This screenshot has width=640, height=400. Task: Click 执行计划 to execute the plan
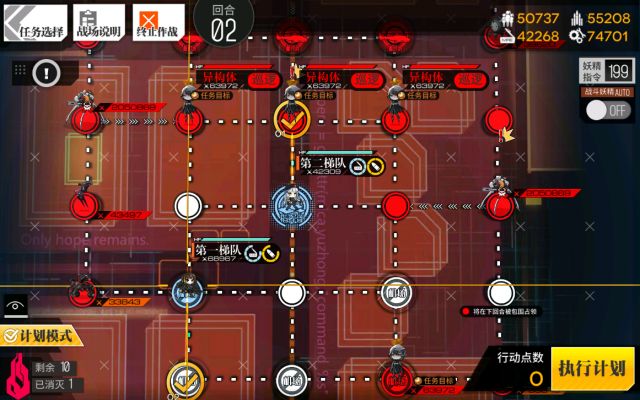click(x=592, y=368)
